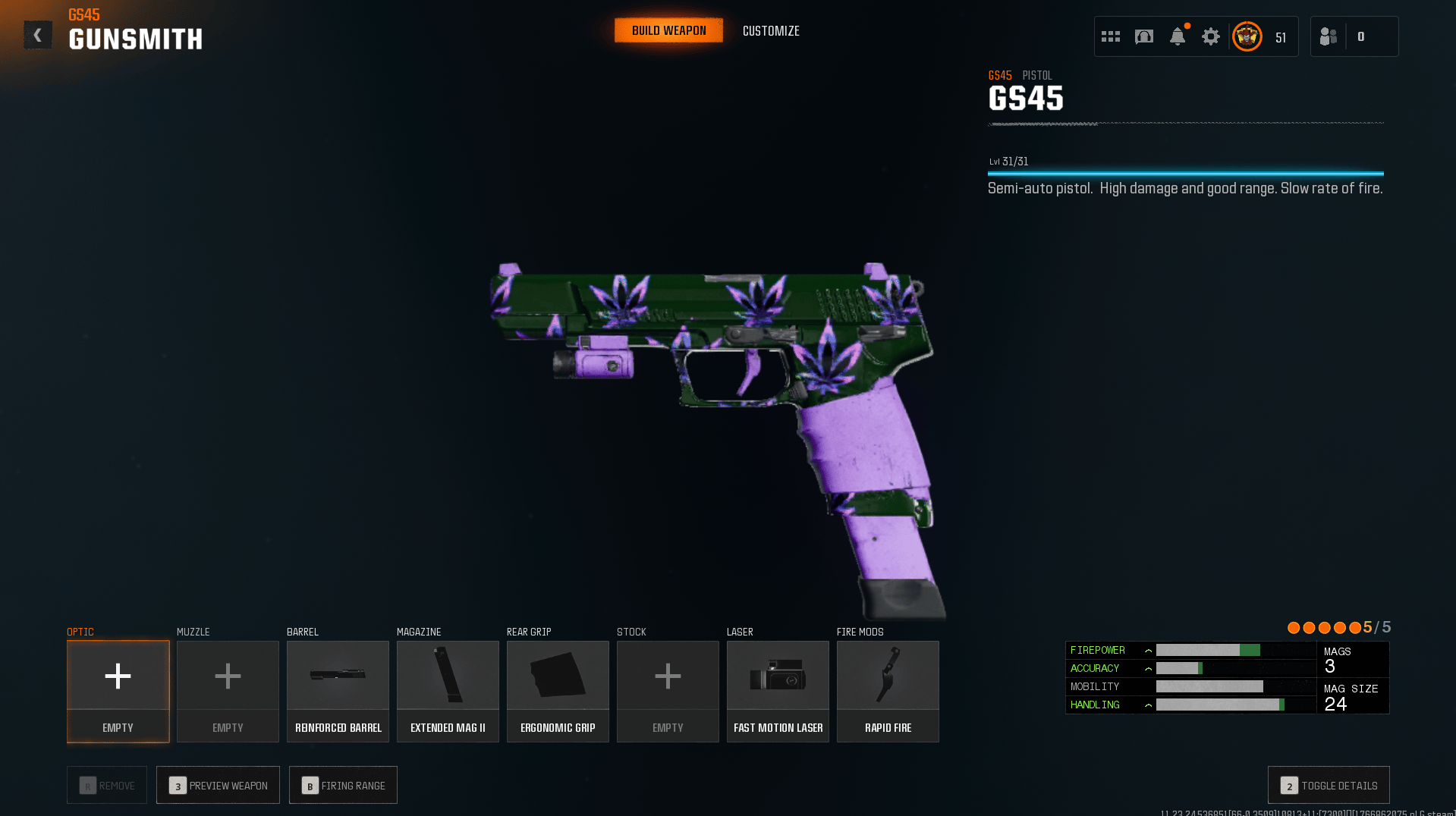The width and height of the screenshot is (1456, 816).
Task: Open the Rapid Fire fire mods slot
Action: (x=887, y=690)
